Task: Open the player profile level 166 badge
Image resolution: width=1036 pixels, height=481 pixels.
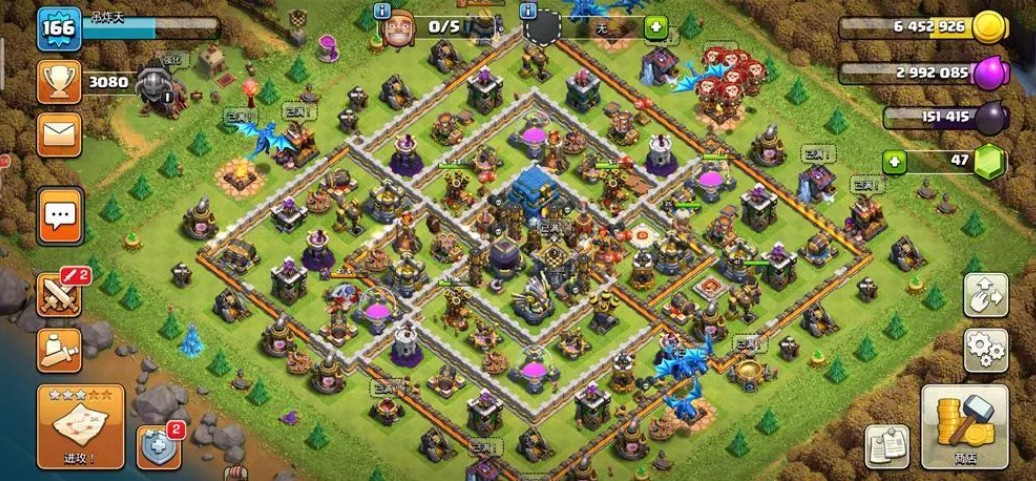Action: [x=59, y=27]
